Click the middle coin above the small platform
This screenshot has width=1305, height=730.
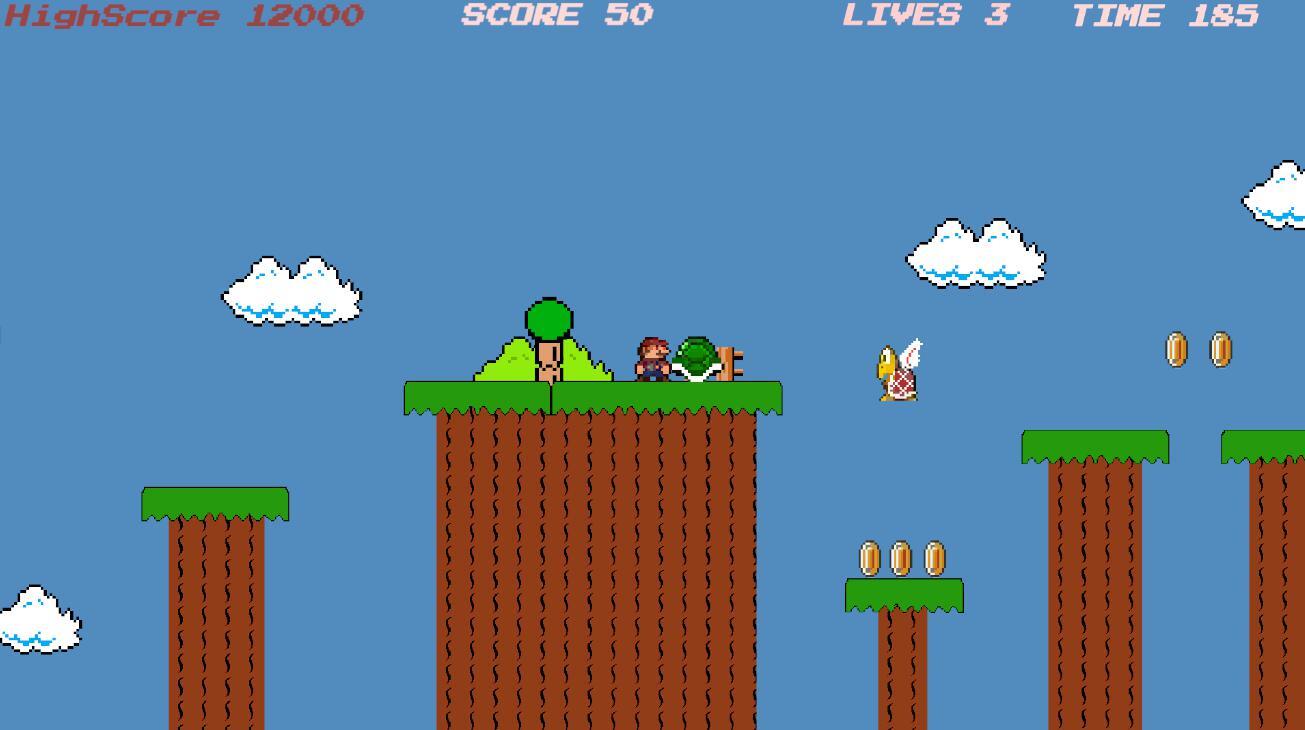(903, 558)
